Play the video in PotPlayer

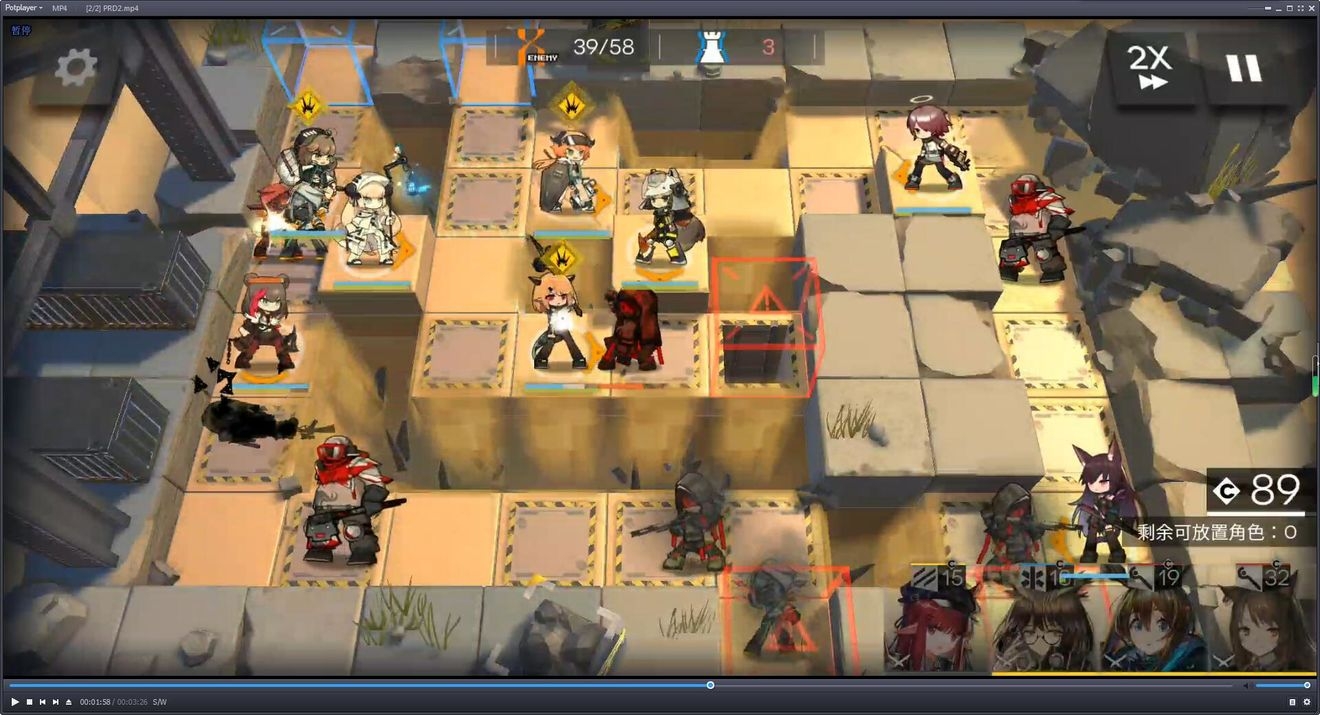pyautogui.click(x=16, y=702)
